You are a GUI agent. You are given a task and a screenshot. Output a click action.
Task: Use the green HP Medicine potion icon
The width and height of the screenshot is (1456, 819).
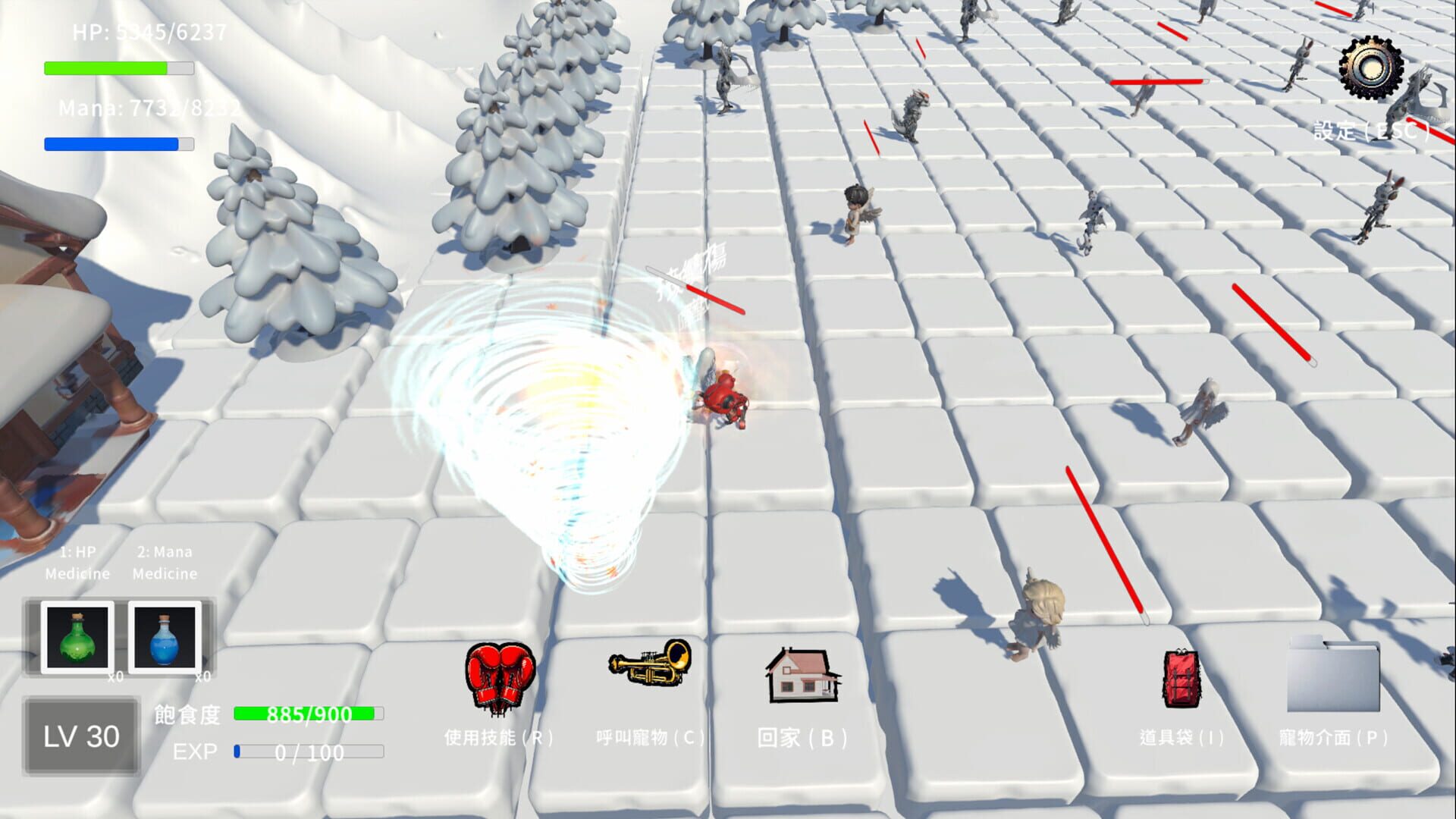[x=77, y=635]
